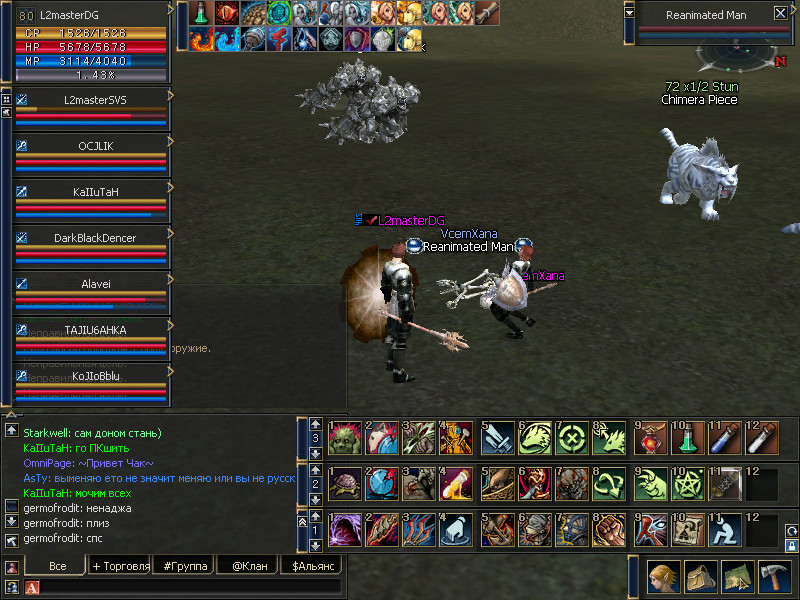Screen dimensions: 800x600
Task: Open the hammer system menu icon
Action: click(x=773, y=577)
